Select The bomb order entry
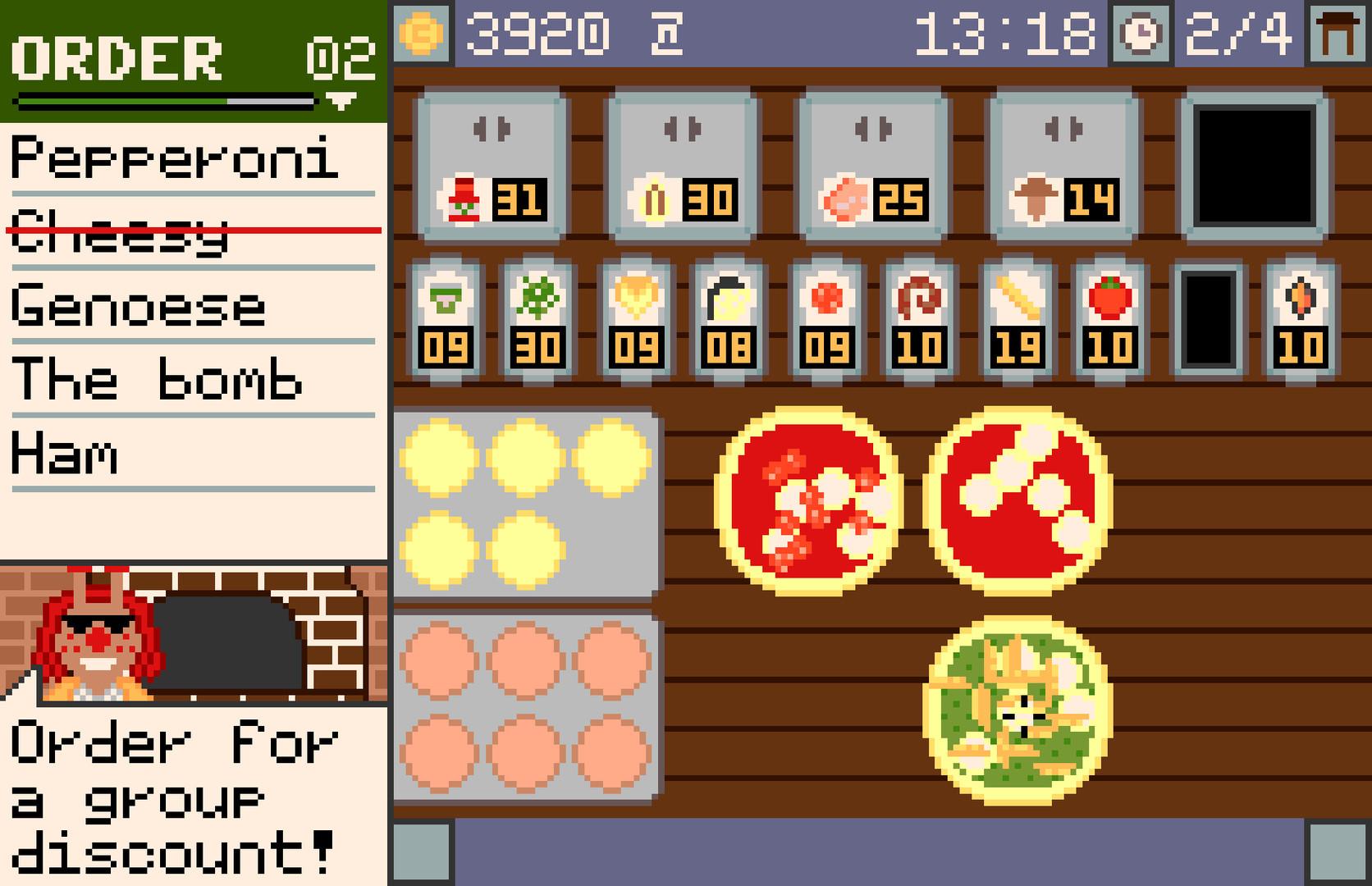 coord(156,379)
